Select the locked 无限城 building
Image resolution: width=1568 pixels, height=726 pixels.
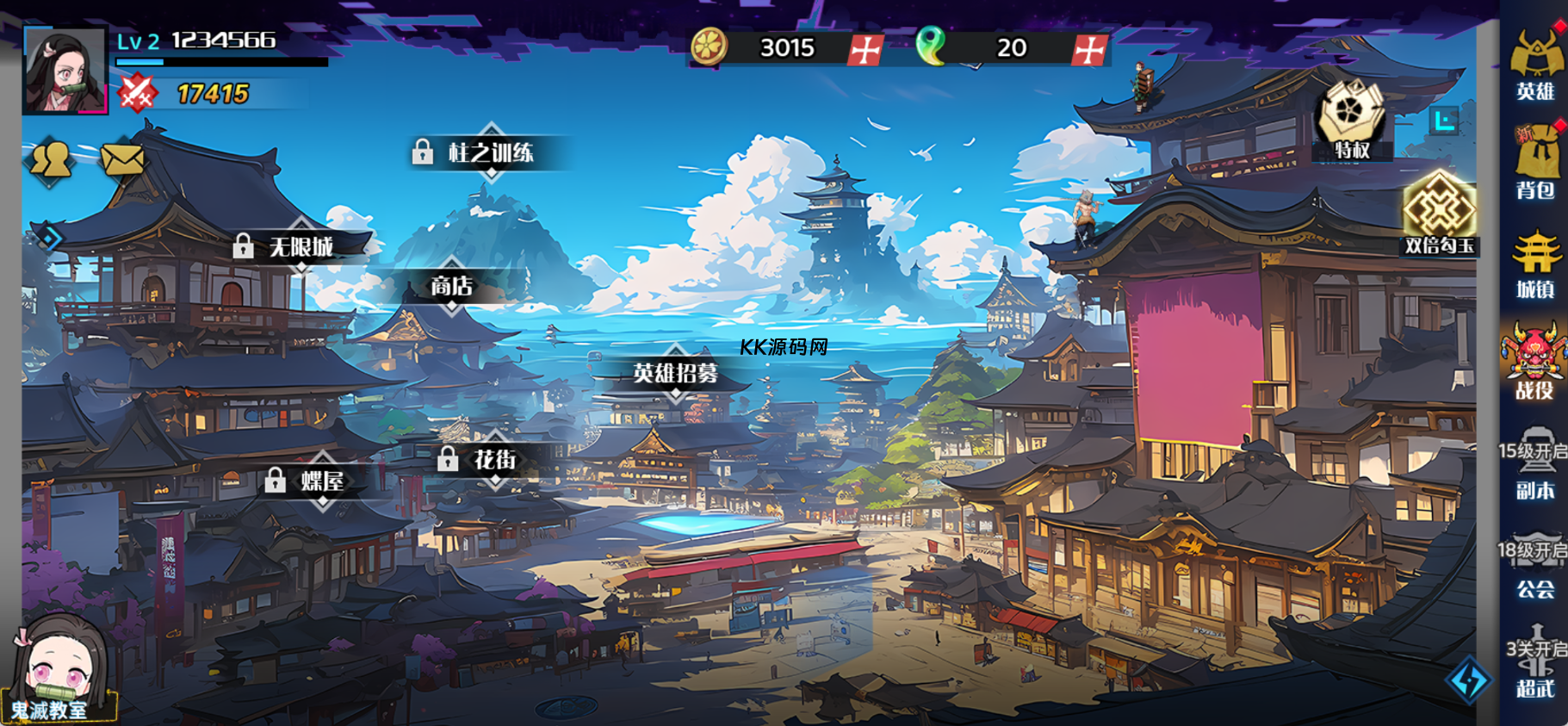[x=301, y=247]
